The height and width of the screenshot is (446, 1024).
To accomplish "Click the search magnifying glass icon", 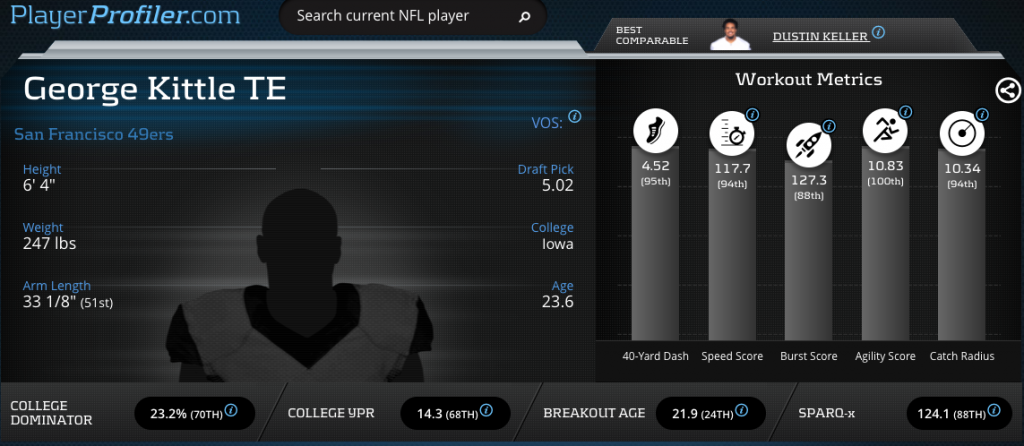I will pos(525,17).
